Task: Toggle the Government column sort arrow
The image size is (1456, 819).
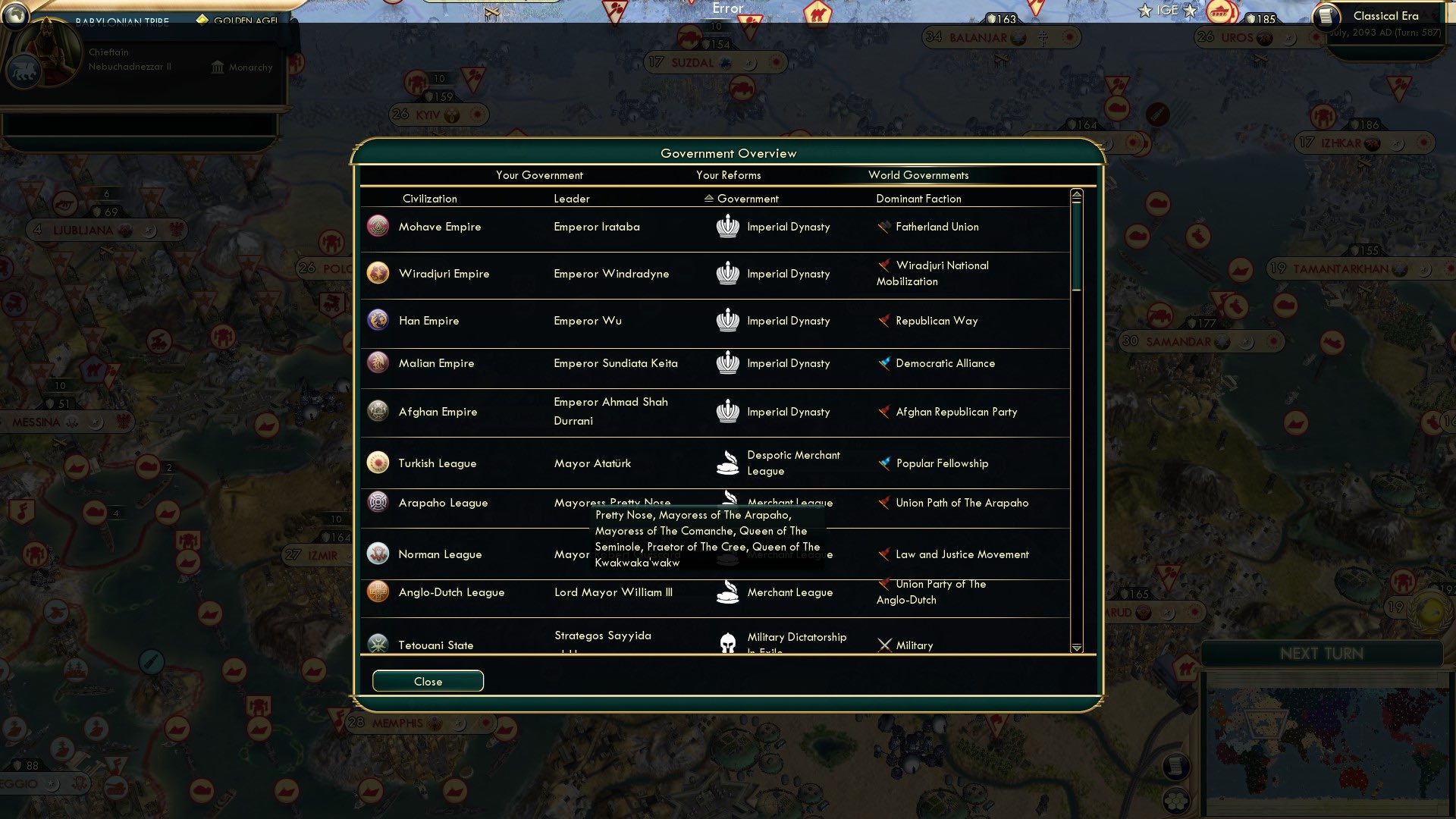Action: [708, 199]
